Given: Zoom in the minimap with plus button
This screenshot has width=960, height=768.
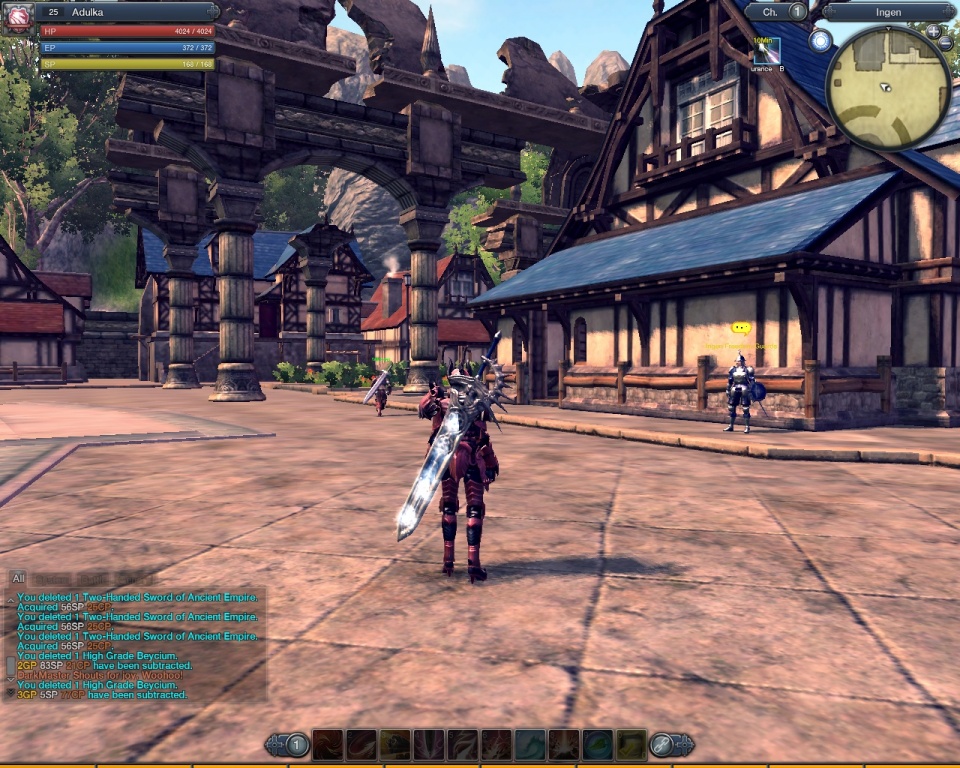Looking at the screenshot, I should point(933,31).
